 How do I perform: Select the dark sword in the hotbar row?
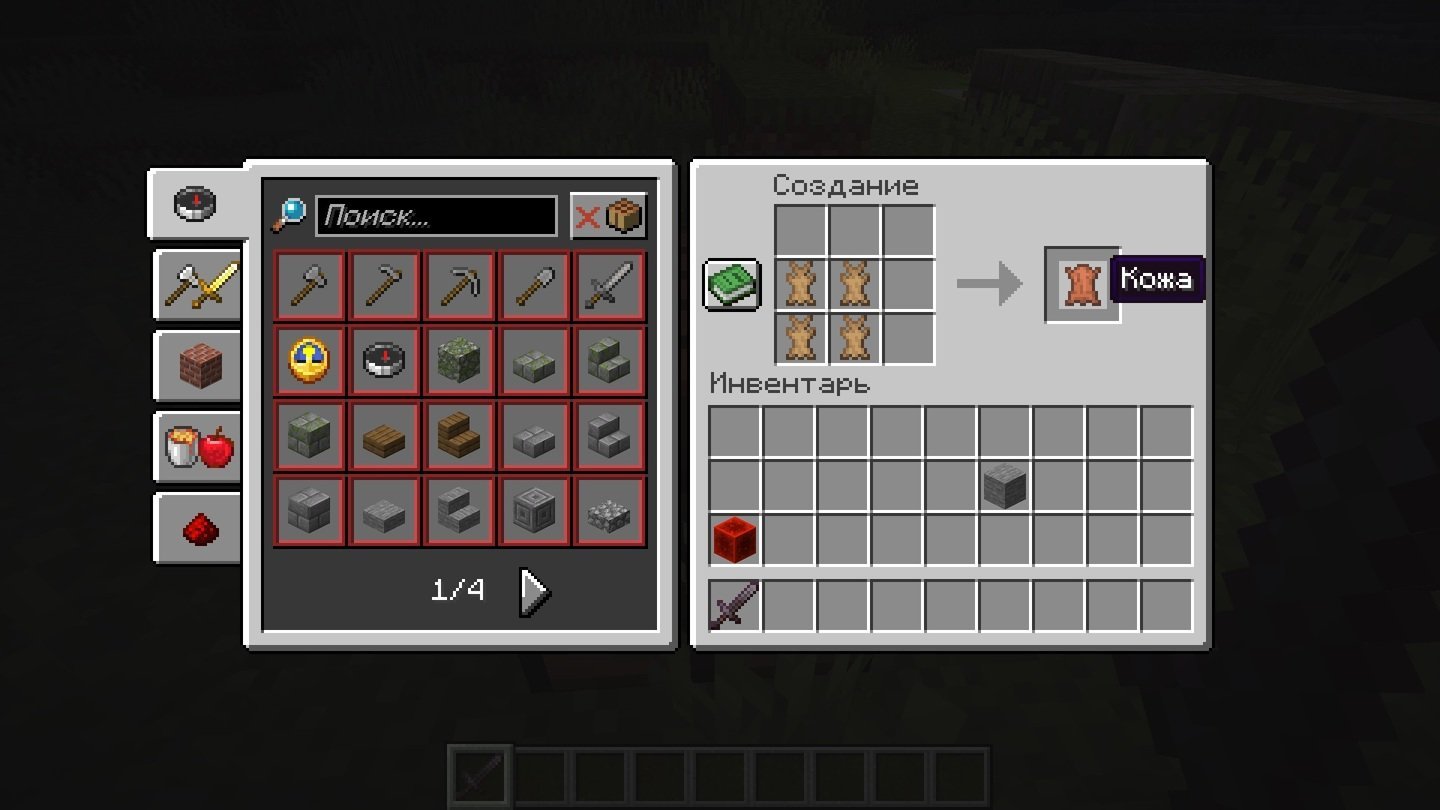click(735, 606)
